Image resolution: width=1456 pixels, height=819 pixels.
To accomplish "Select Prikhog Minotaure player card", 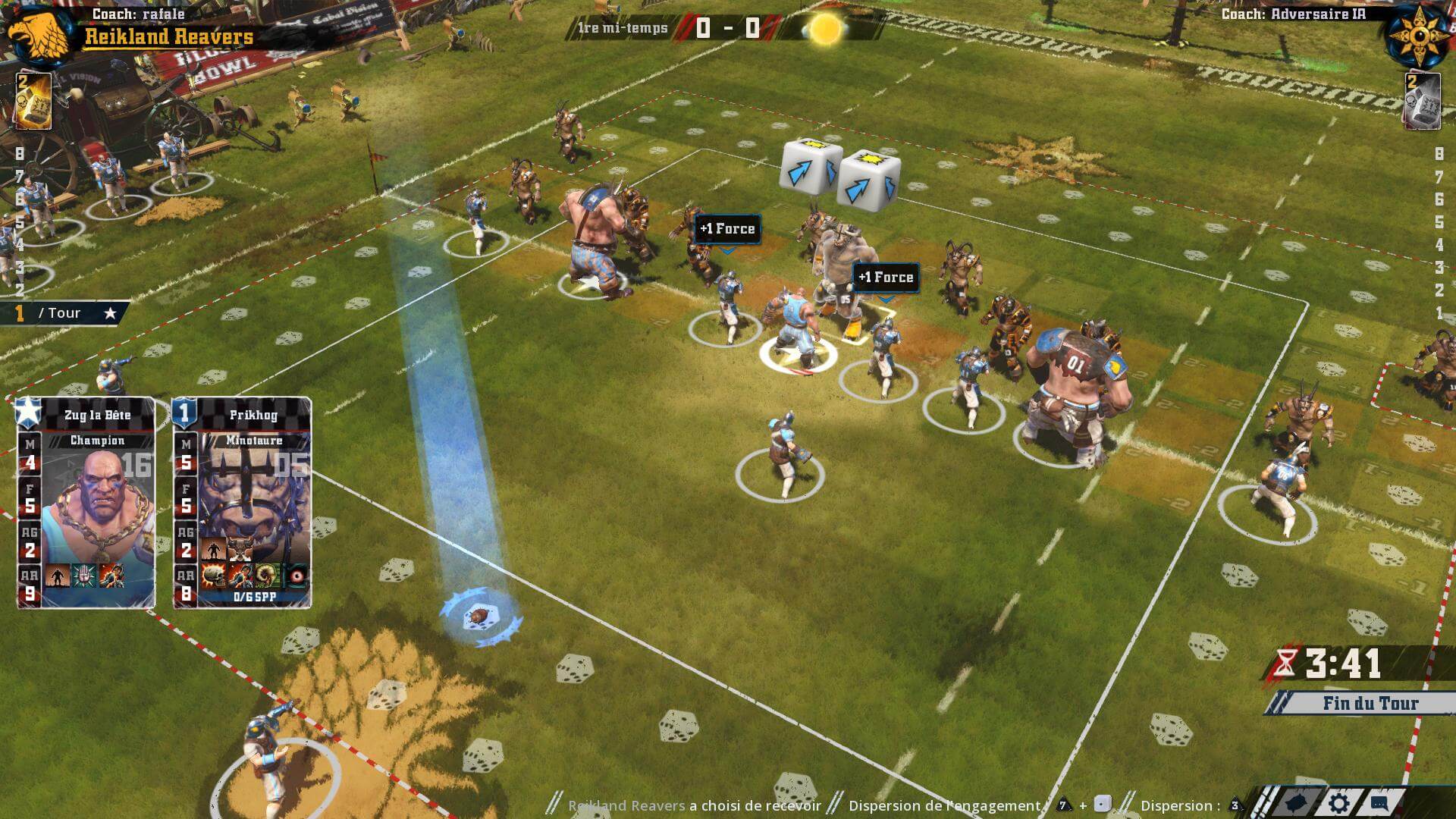I will click(x=242, y=502).
